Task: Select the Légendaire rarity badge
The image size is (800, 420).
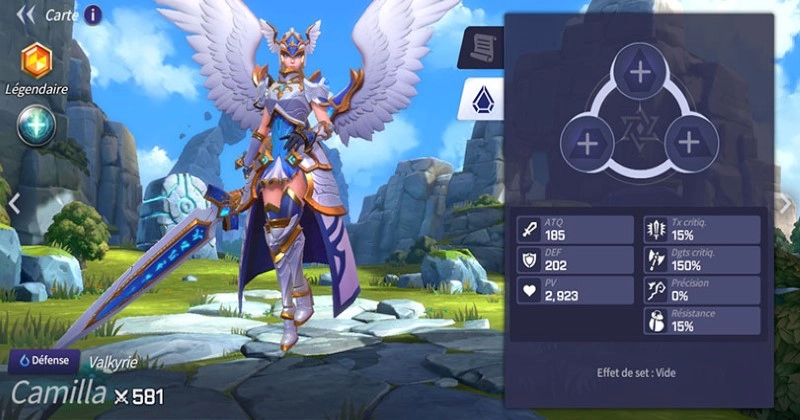Action: coord(36,60)
